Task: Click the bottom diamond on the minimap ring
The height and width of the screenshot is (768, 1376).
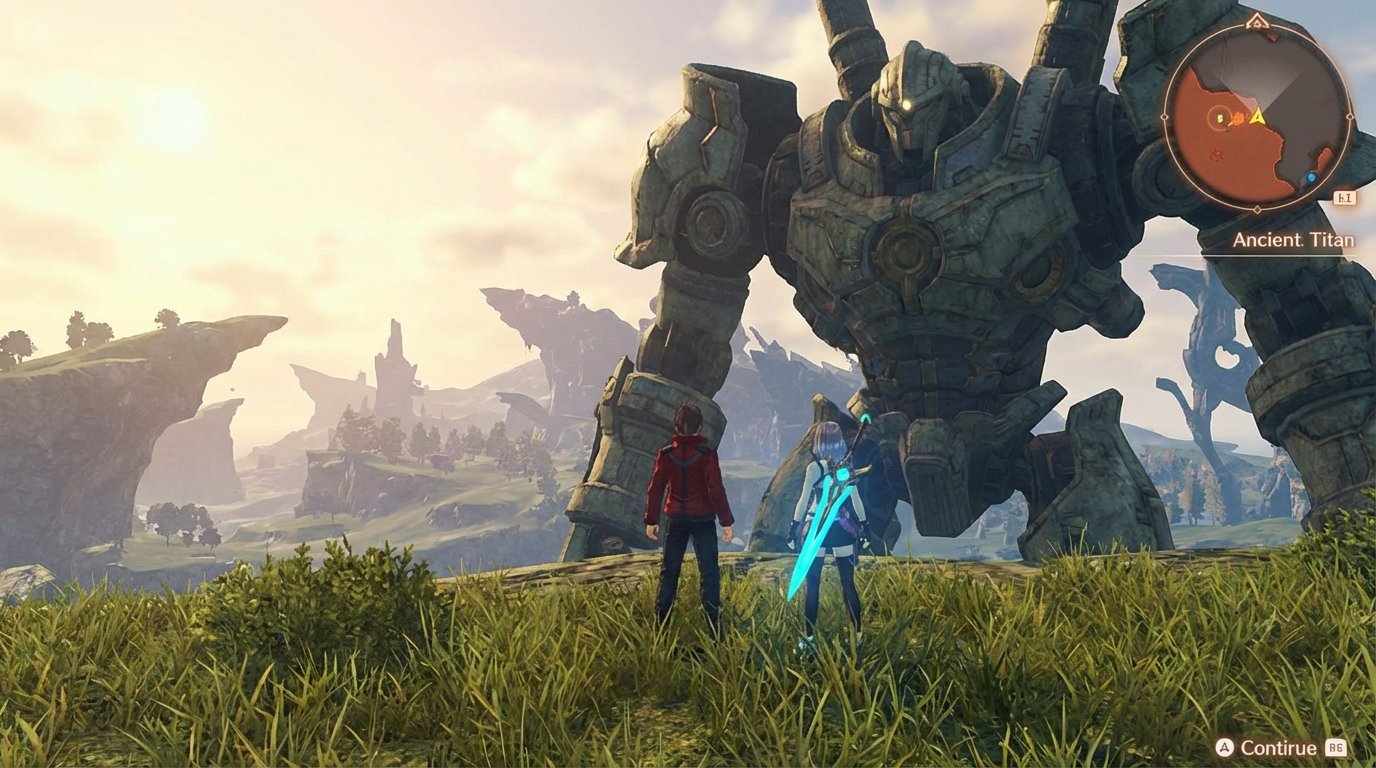Action: coord(1257,208)
